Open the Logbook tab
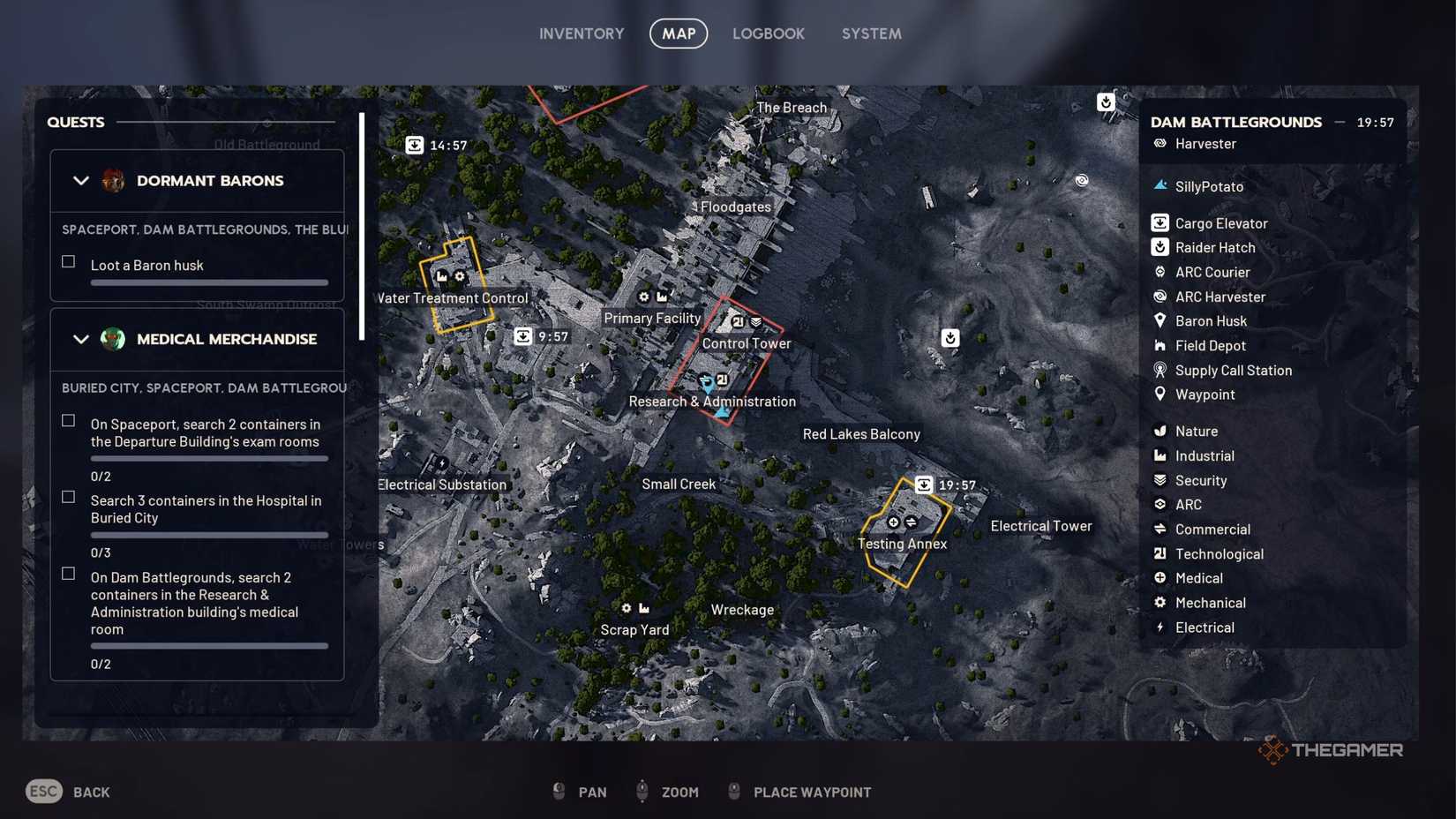 [769, 34]
